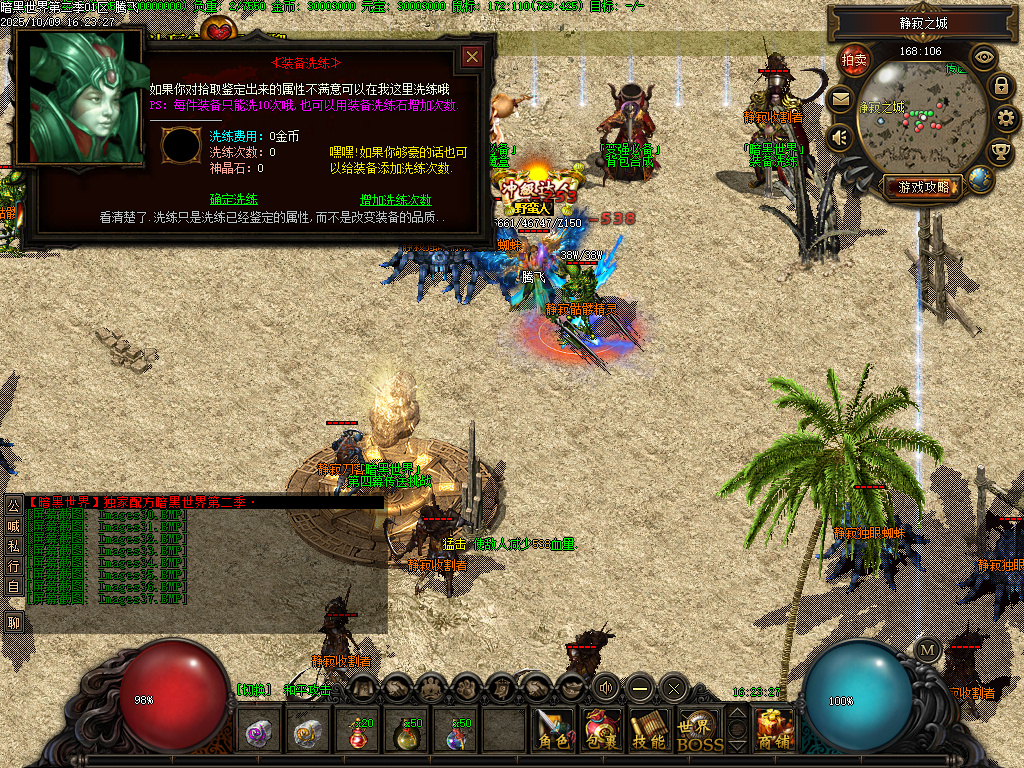Image resolution: width=1024 pixels, height=768 pixels.
Task: Choose 增加洗练次数 to add refine attempts
Action: [395, 199]
